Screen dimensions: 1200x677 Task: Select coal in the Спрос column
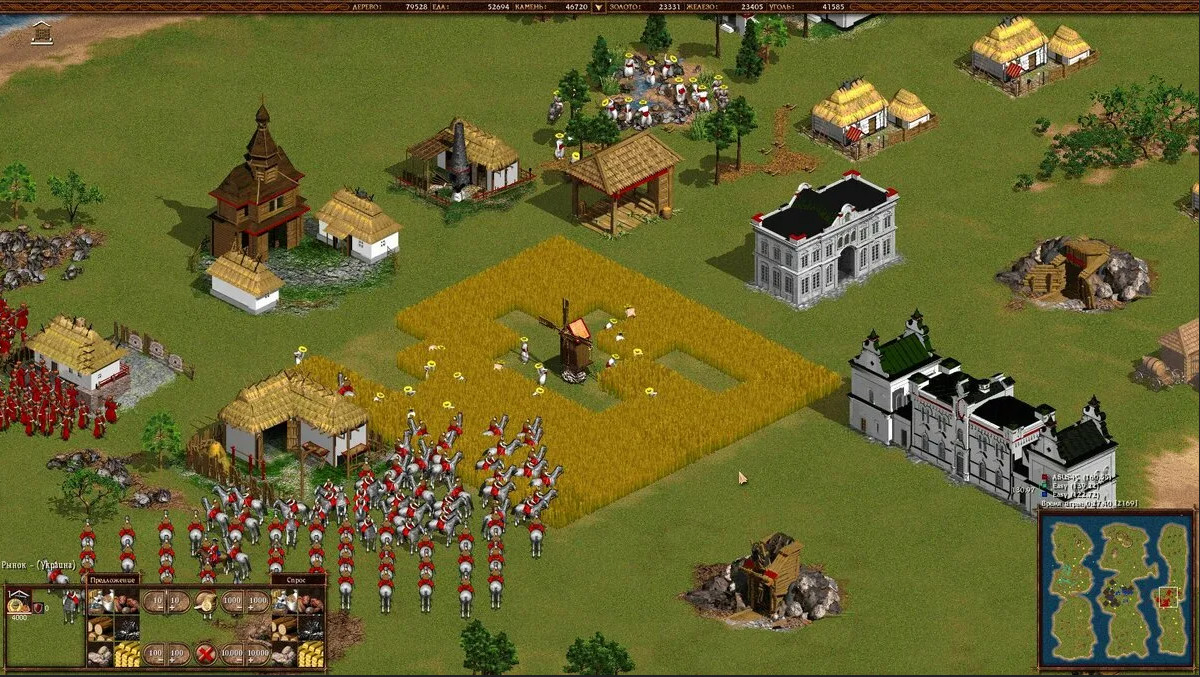click(x=310, y=629)
